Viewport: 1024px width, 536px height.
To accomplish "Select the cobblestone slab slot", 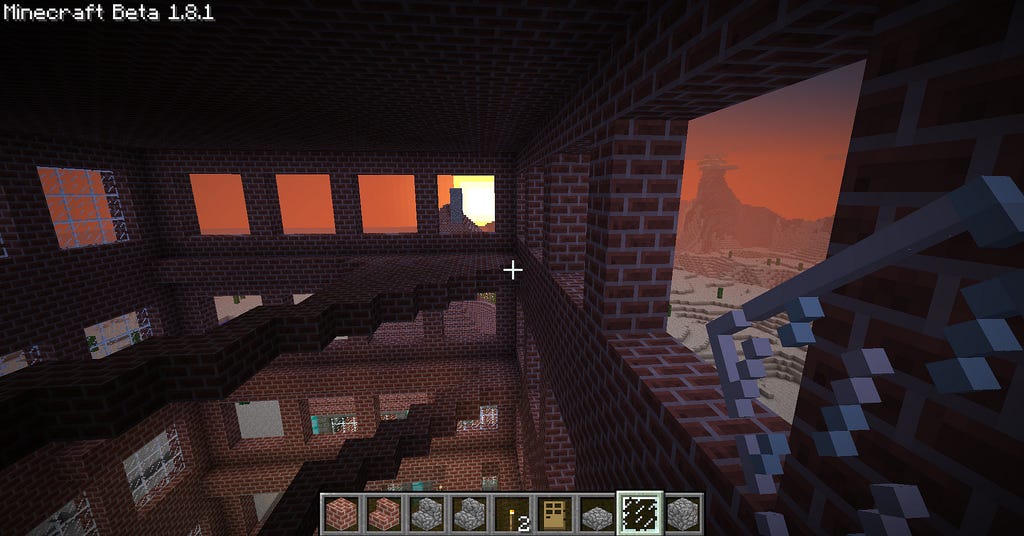I will [x=597, y=513].
